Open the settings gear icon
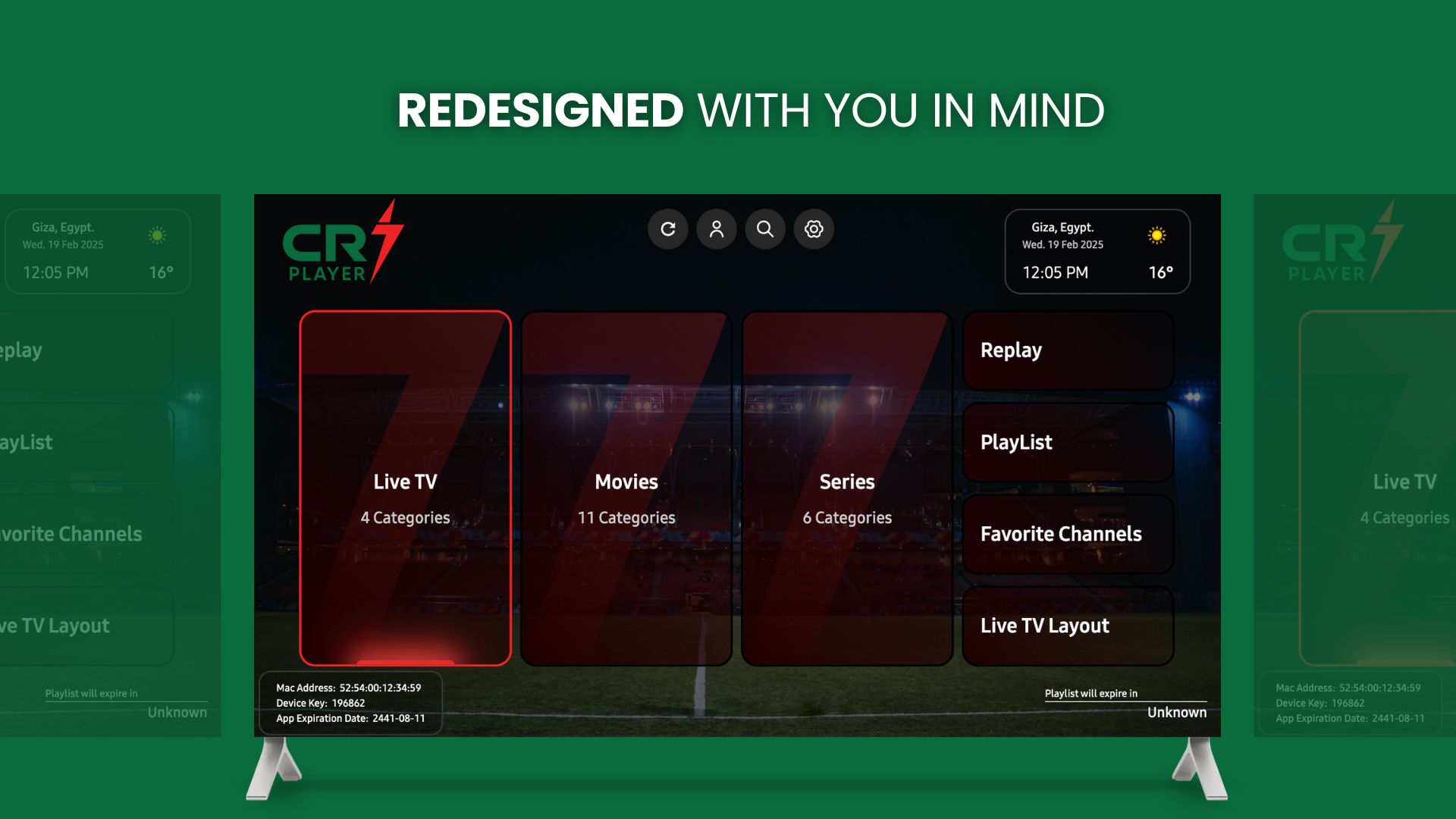Screen dimensions: 1456x819 [x=814, y=229]
